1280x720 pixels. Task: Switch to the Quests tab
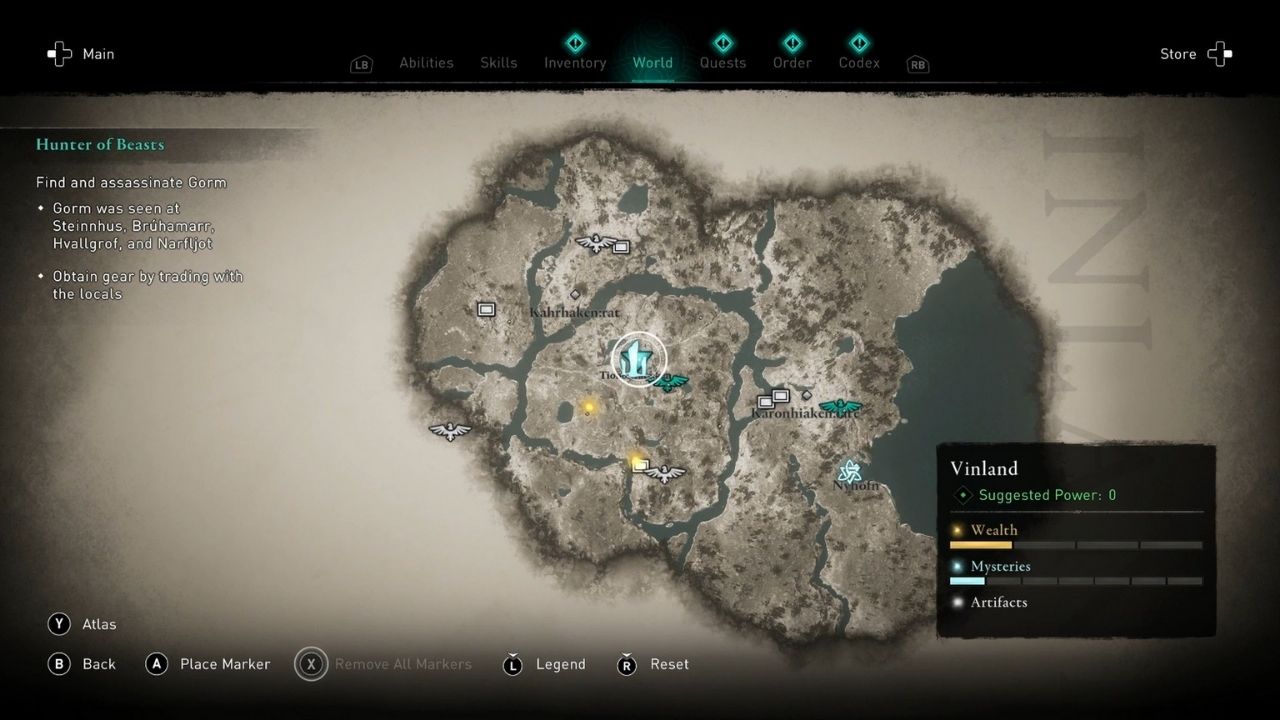(723, 62)
